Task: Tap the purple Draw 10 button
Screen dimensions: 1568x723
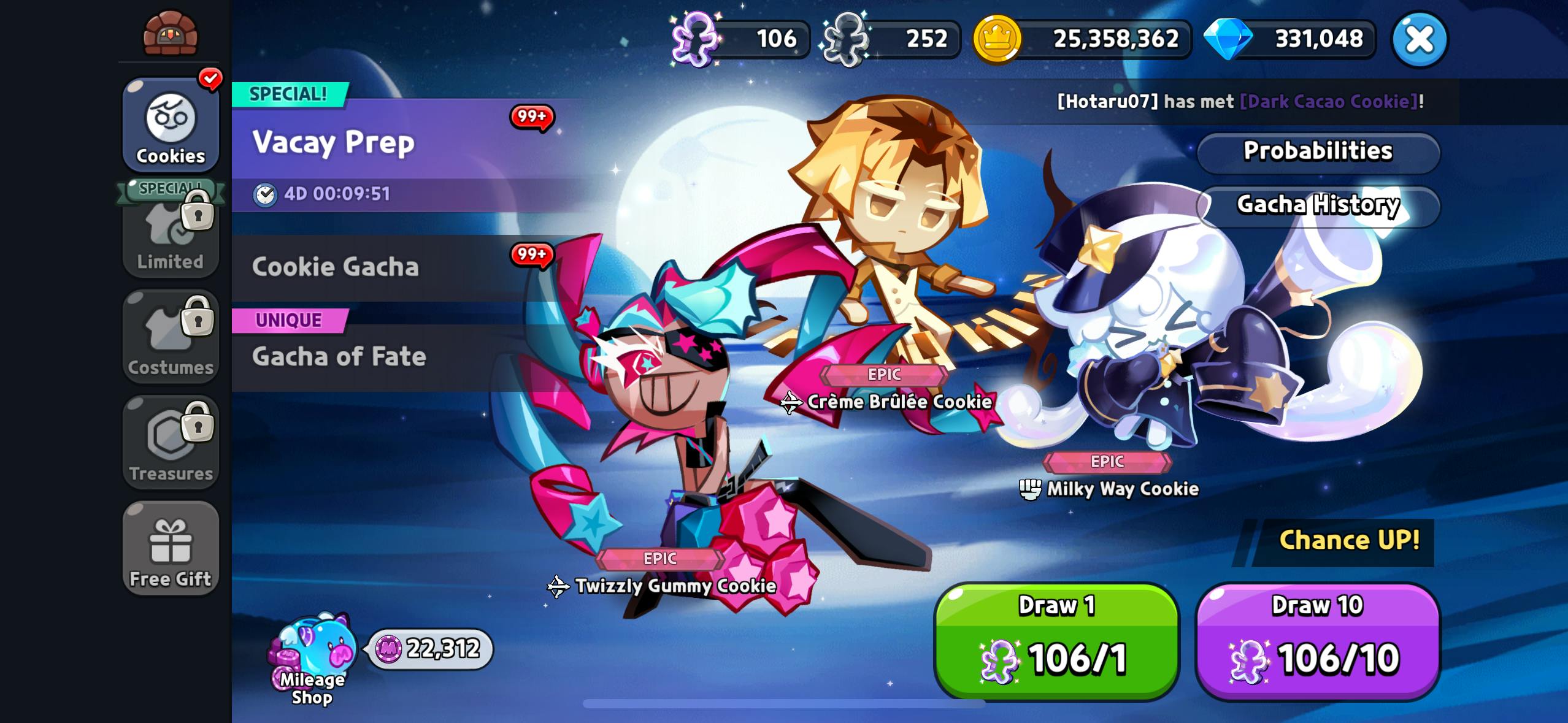Action: click(1318, 640)
